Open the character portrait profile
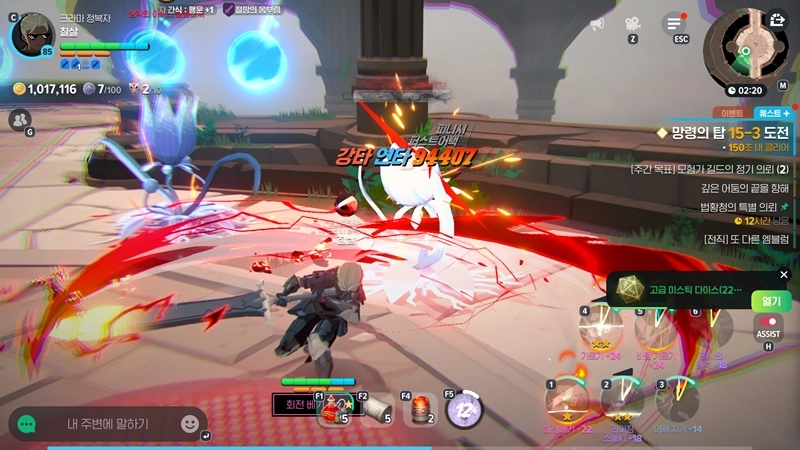The image size is (800, 450). pos(30,36)
